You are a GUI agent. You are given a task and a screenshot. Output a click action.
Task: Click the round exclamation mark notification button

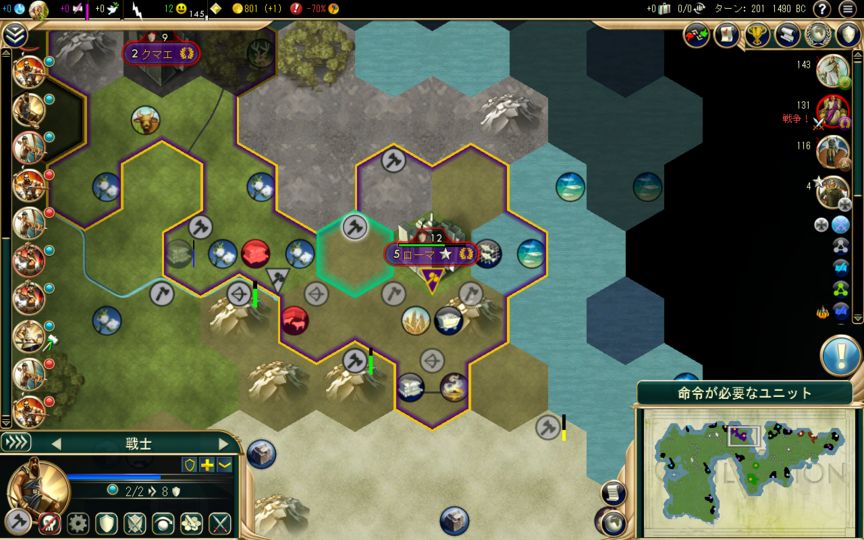pyautogui.click(x=839, y=356)
